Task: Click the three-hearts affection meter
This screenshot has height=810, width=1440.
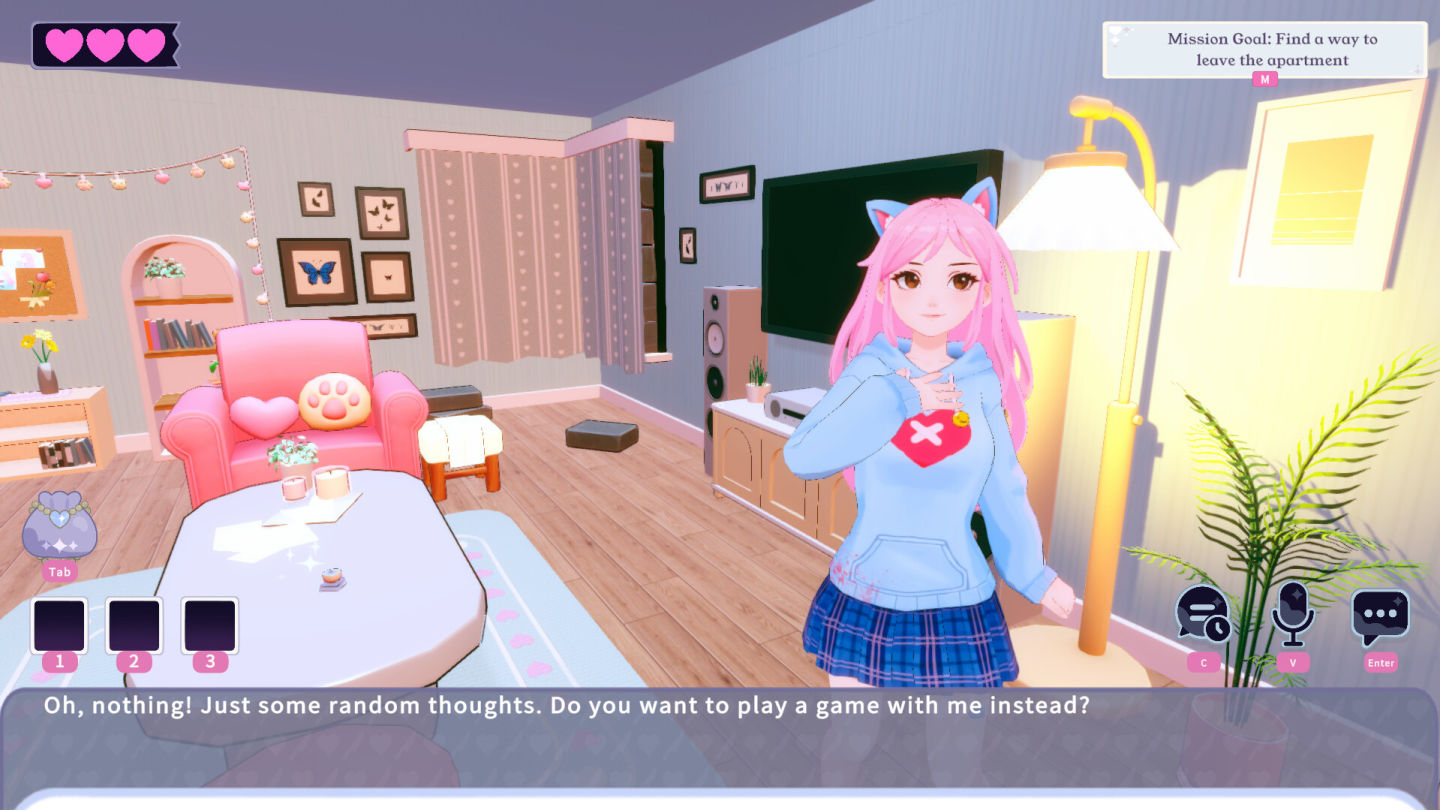Action: coord(103,42)
